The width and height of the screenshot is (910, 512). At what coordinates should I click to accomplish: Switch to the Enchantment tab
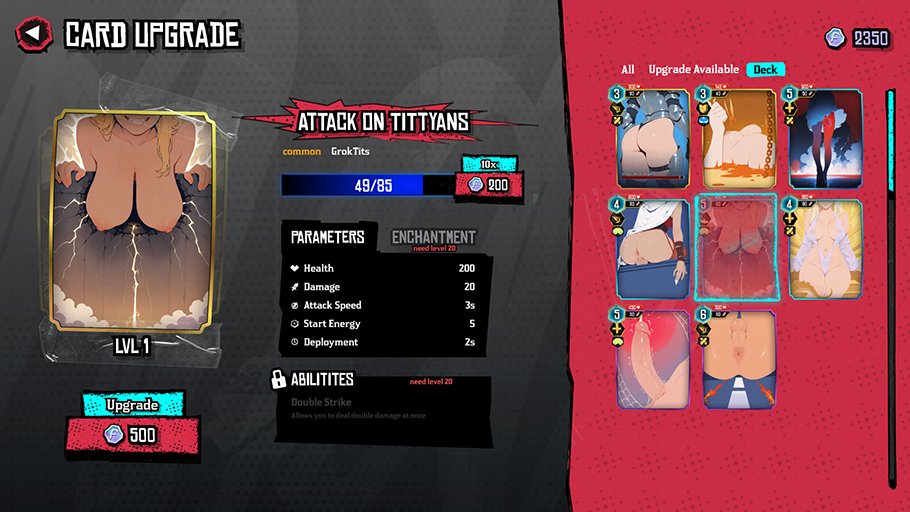[433, 237]
